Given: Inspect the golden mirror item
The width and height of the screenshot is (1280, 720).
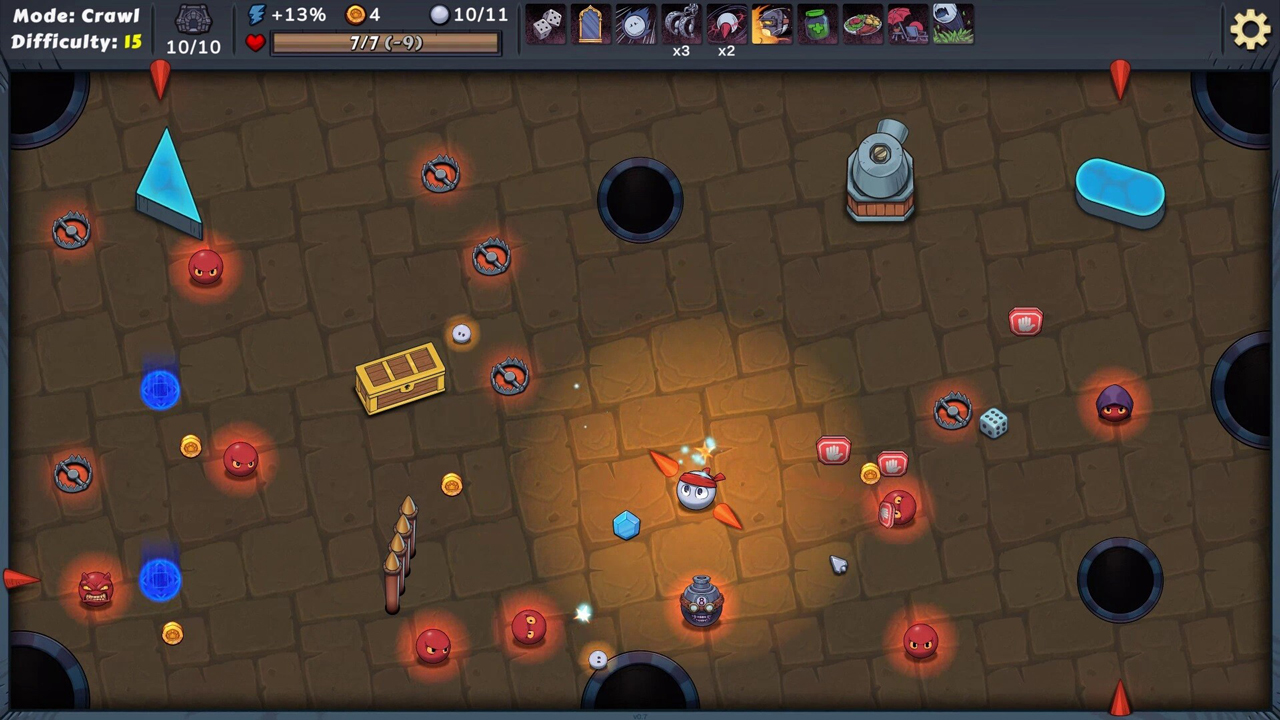Looking at the screenshot, I should [x=590, y=24].
